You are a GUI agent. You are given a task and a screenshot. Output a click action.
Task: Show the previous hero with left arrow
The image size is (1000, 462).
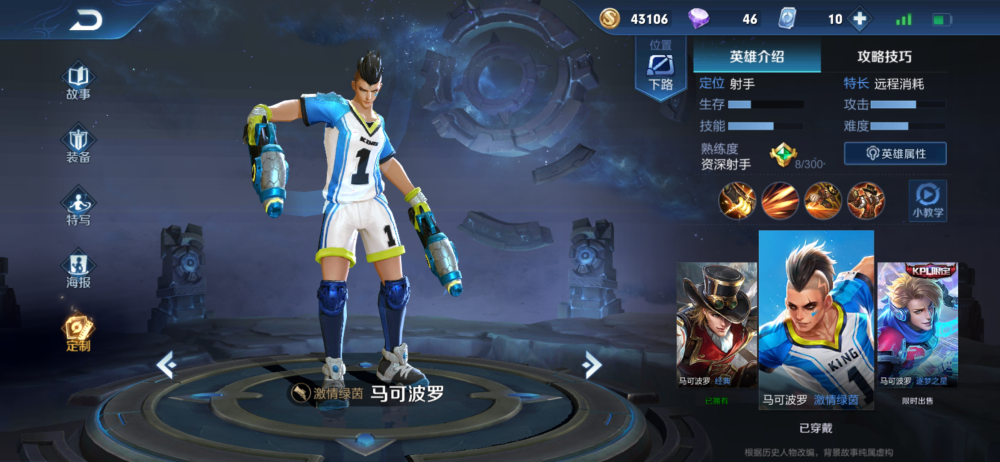click(167, 365)
